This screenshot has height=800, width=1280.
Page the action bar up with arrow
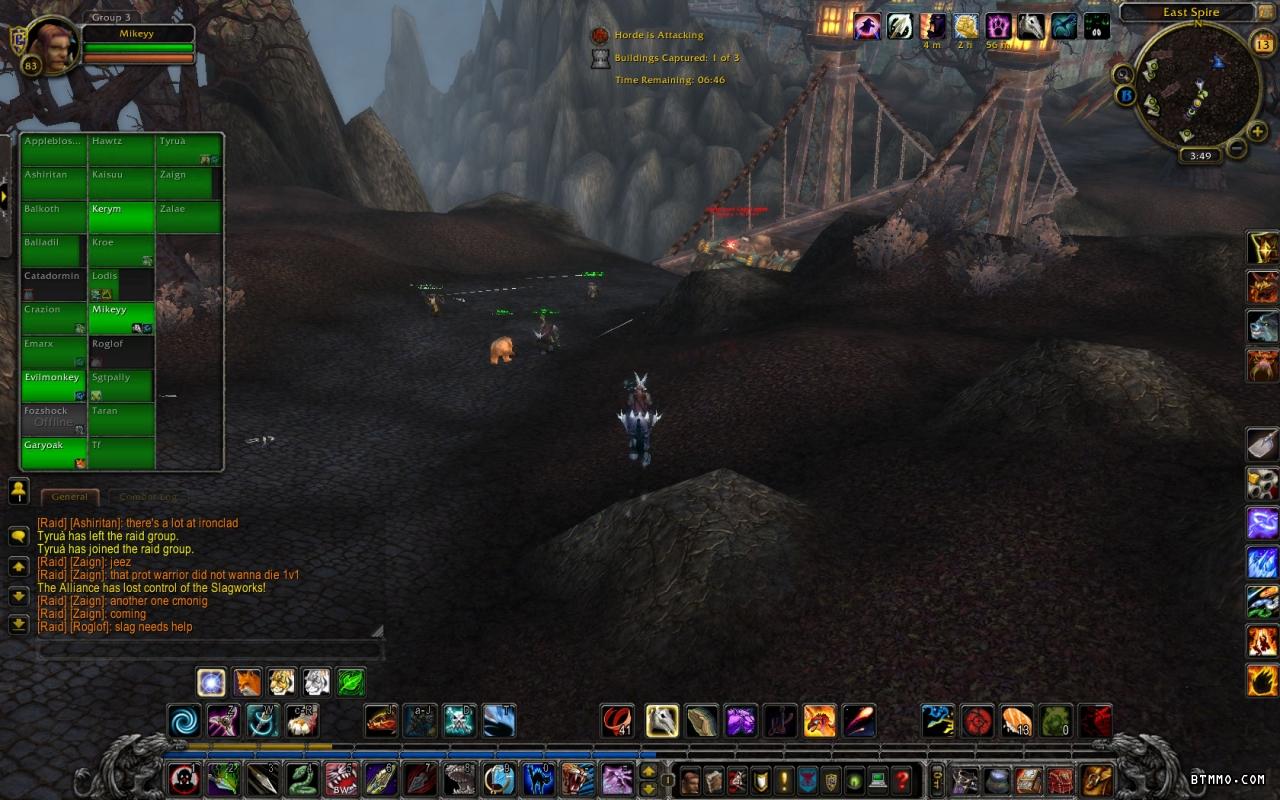648,771
